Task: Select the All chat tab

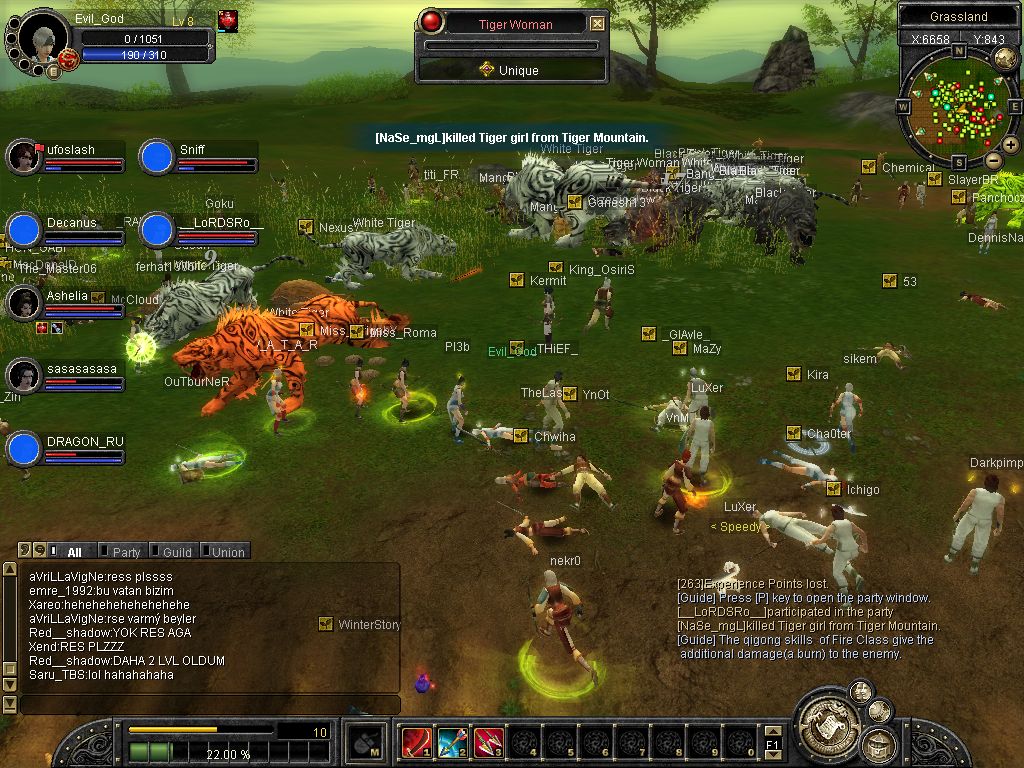Action: (x=74, y=551)
